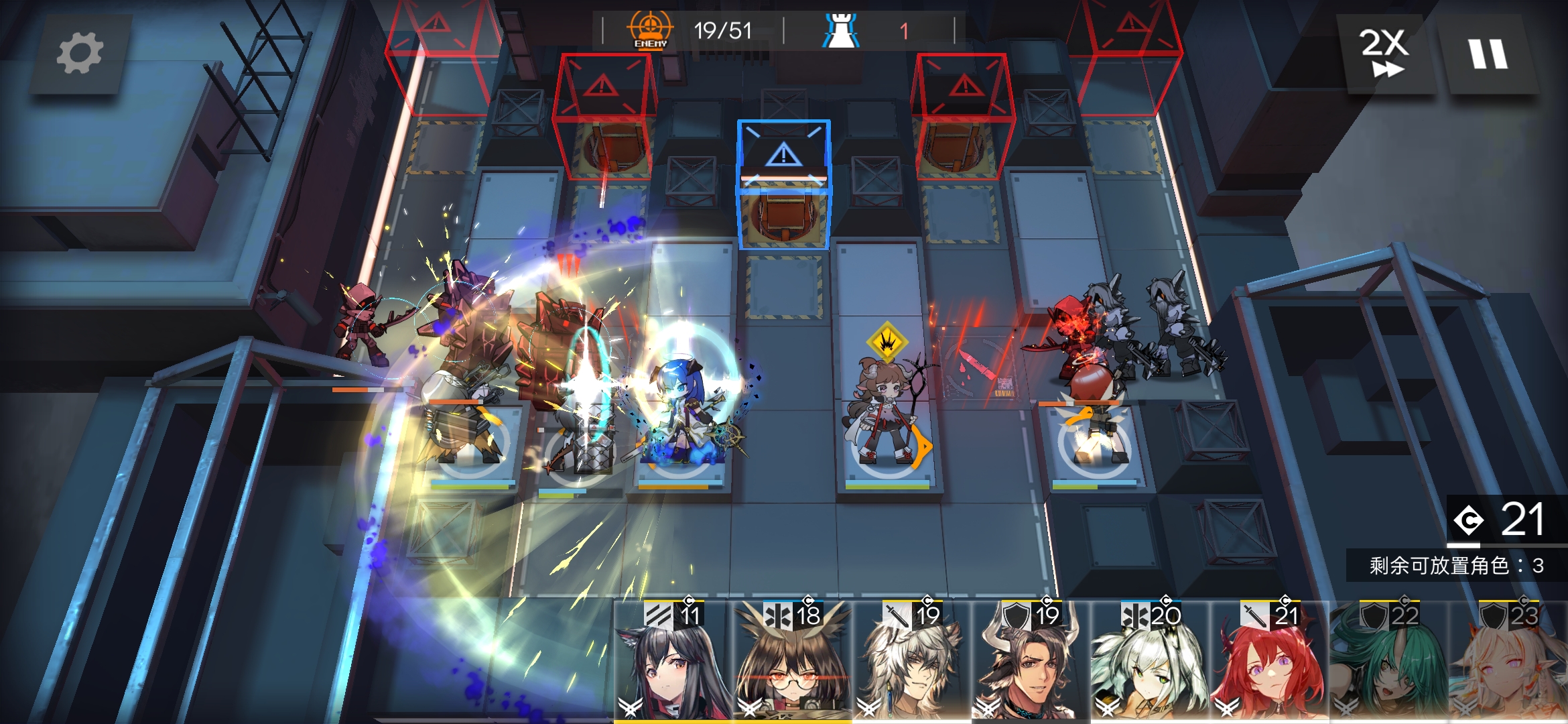Viewport: 1568px width, 724px height.
Task: Toggle the 2X game speed button
Action: click(x=1384, y=54)
